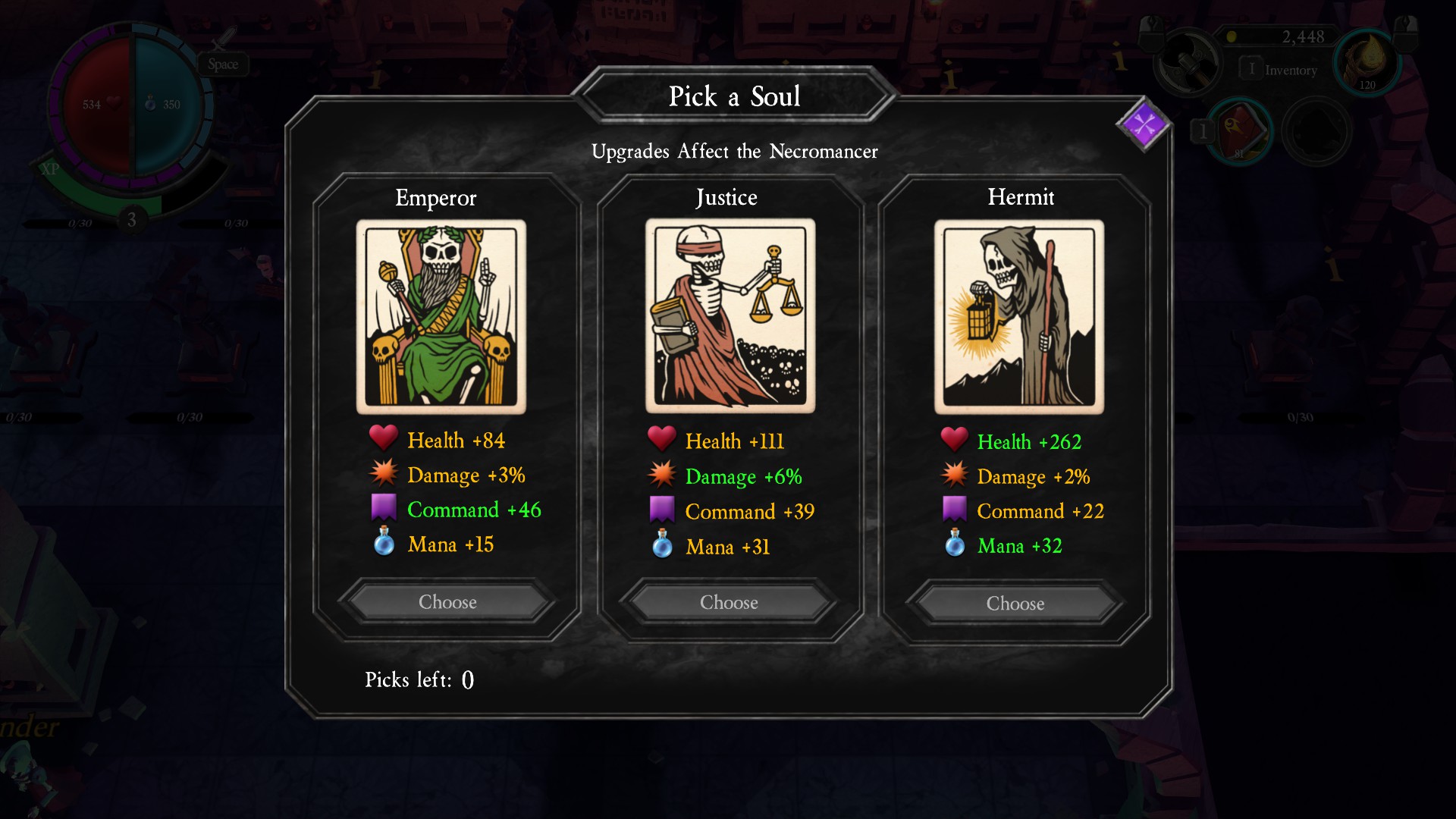Viewport: 1456px width, 819px height.
Task: Select the Emperor tarot card
Action: click(441, 317)
